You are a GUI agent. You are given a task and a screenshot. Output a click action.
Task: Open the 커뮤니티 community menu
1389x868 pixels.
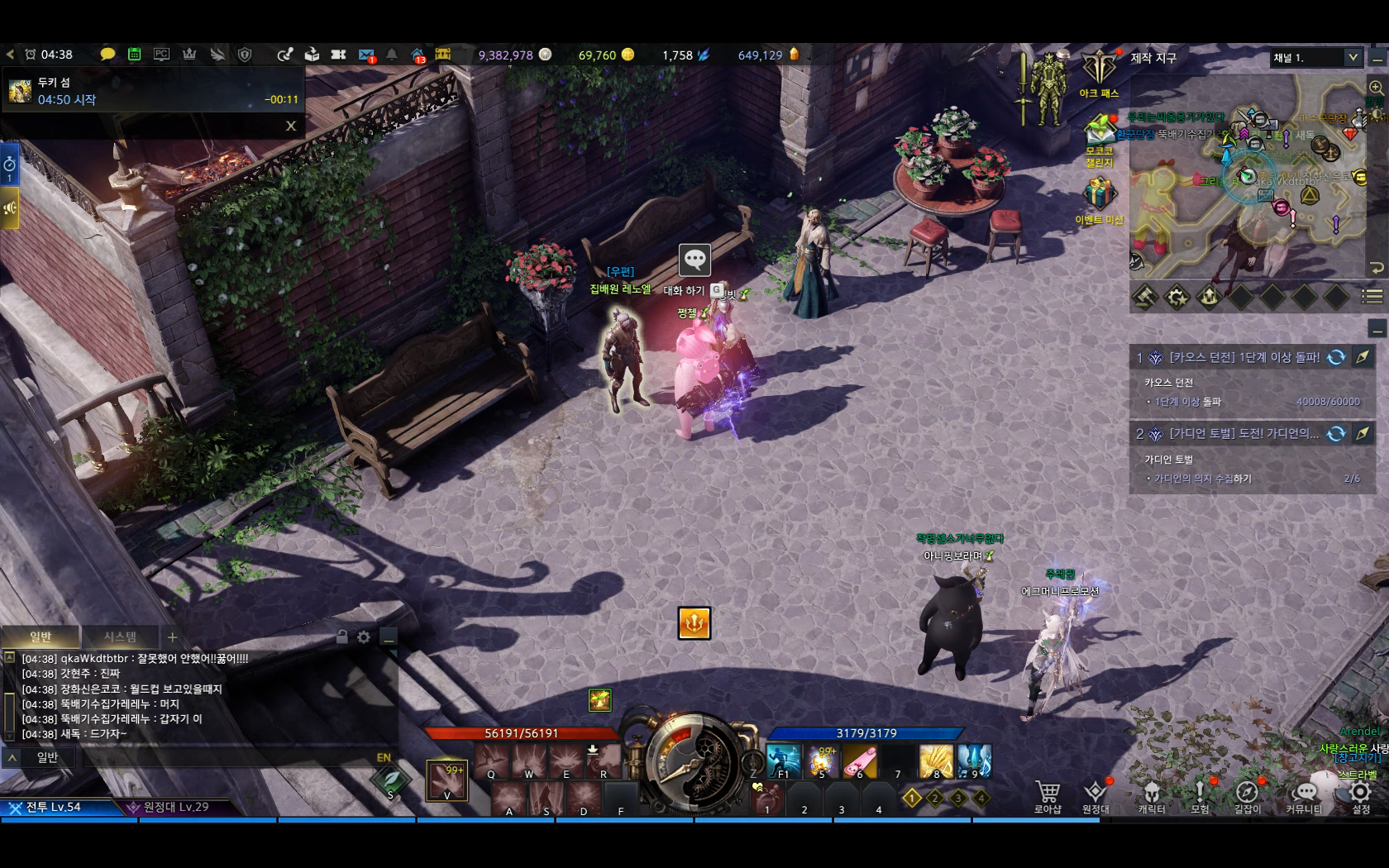1304,795
